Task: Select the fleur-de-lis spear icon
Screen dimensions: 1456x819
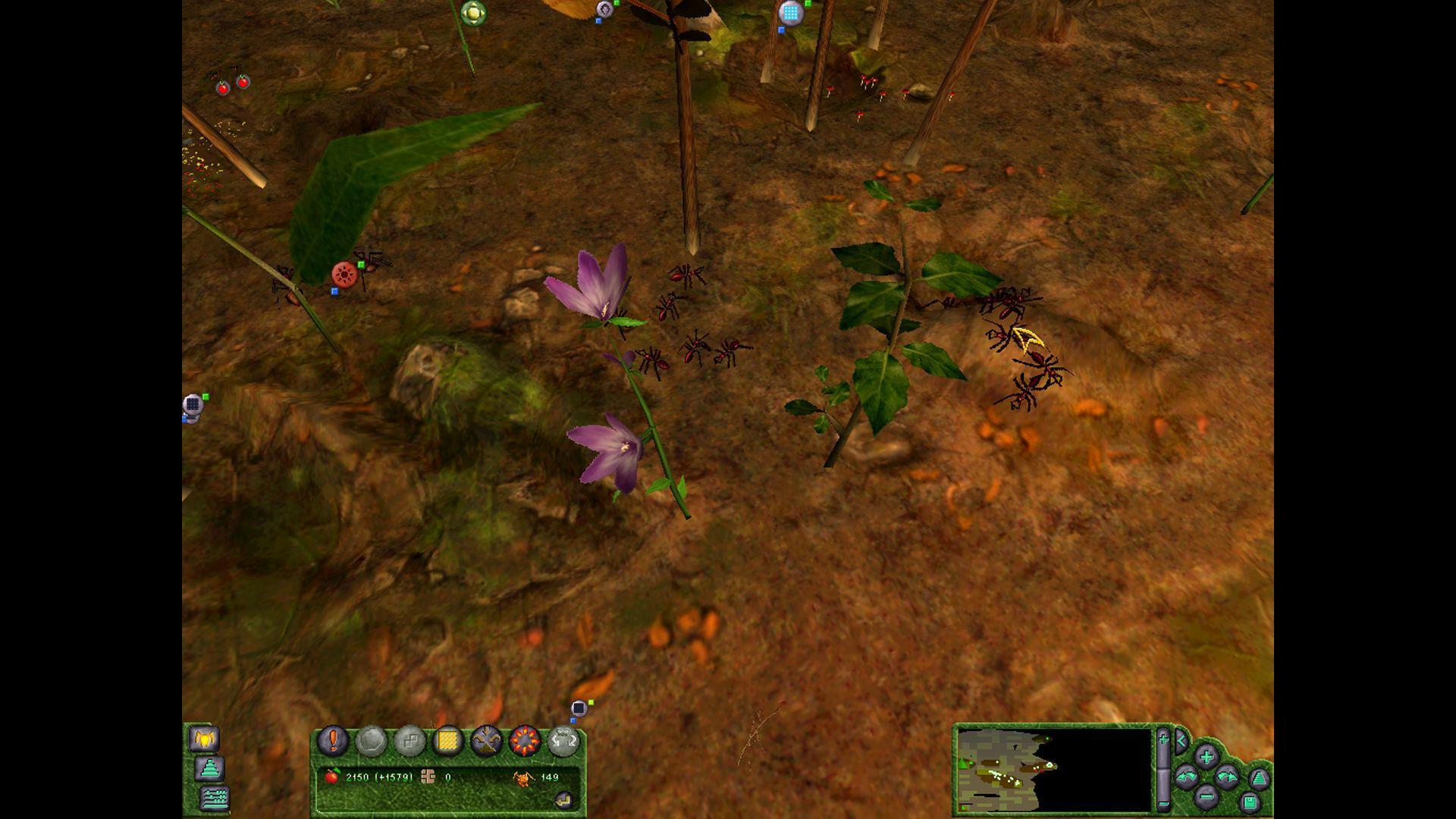Action: (x=486, y=739)
